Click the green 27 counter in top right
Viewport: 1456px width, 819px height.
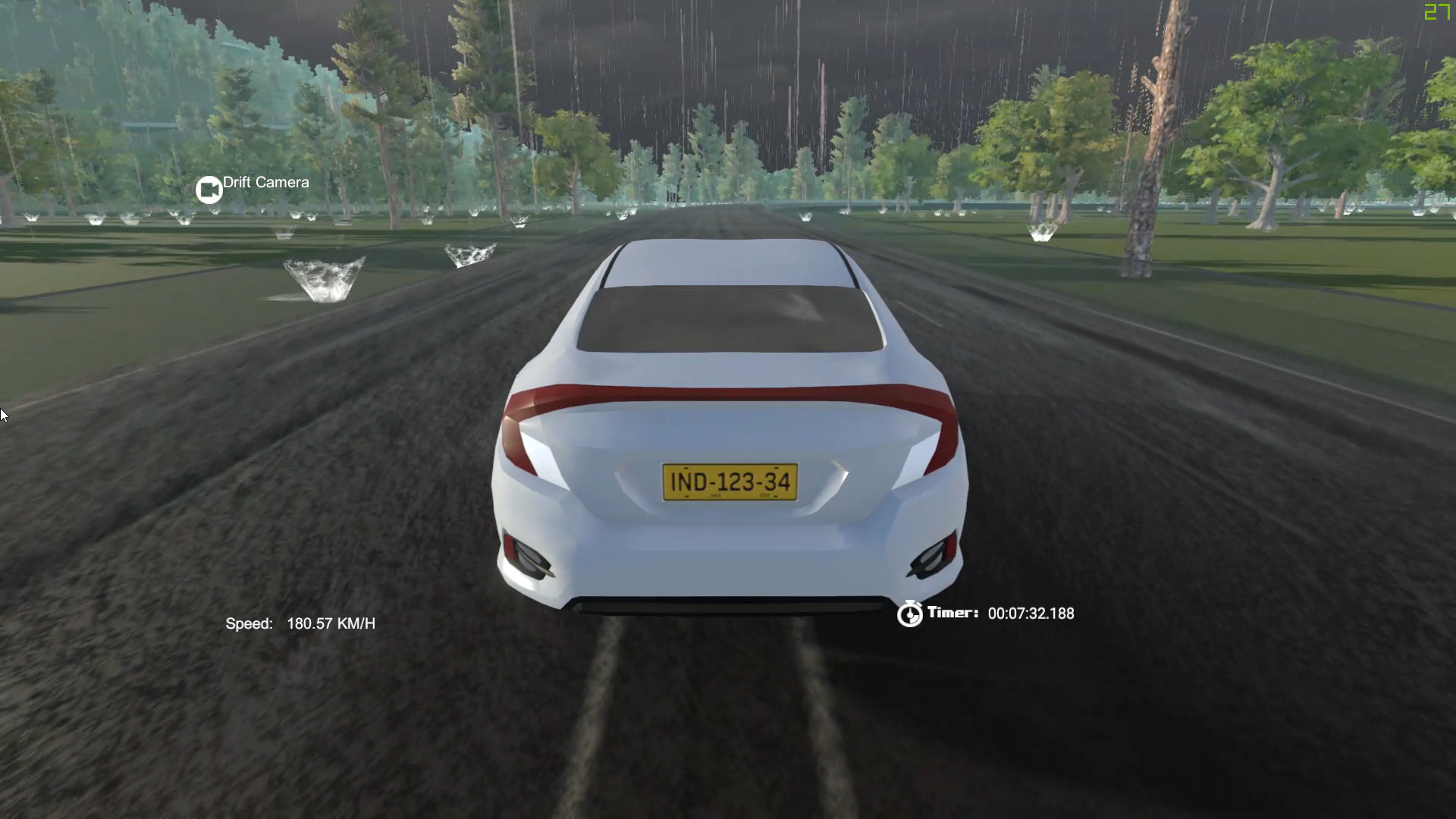click(x=1436, y=12)
